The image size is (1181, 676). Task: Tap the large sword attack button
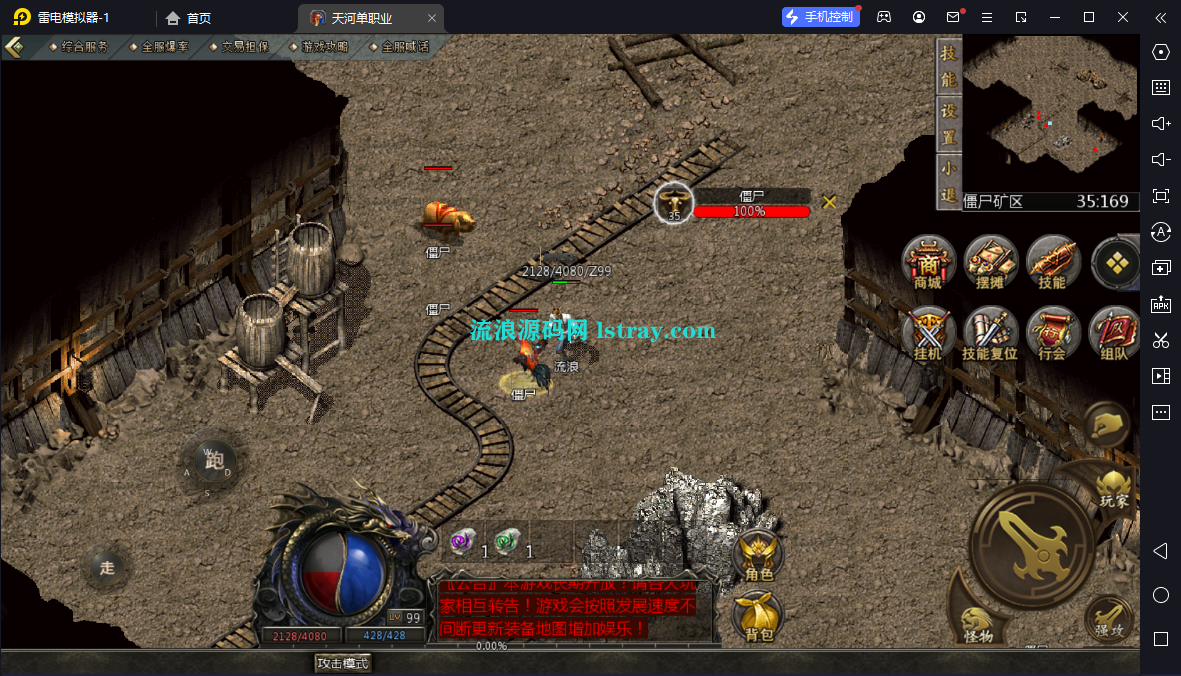tap(1031, 545)
